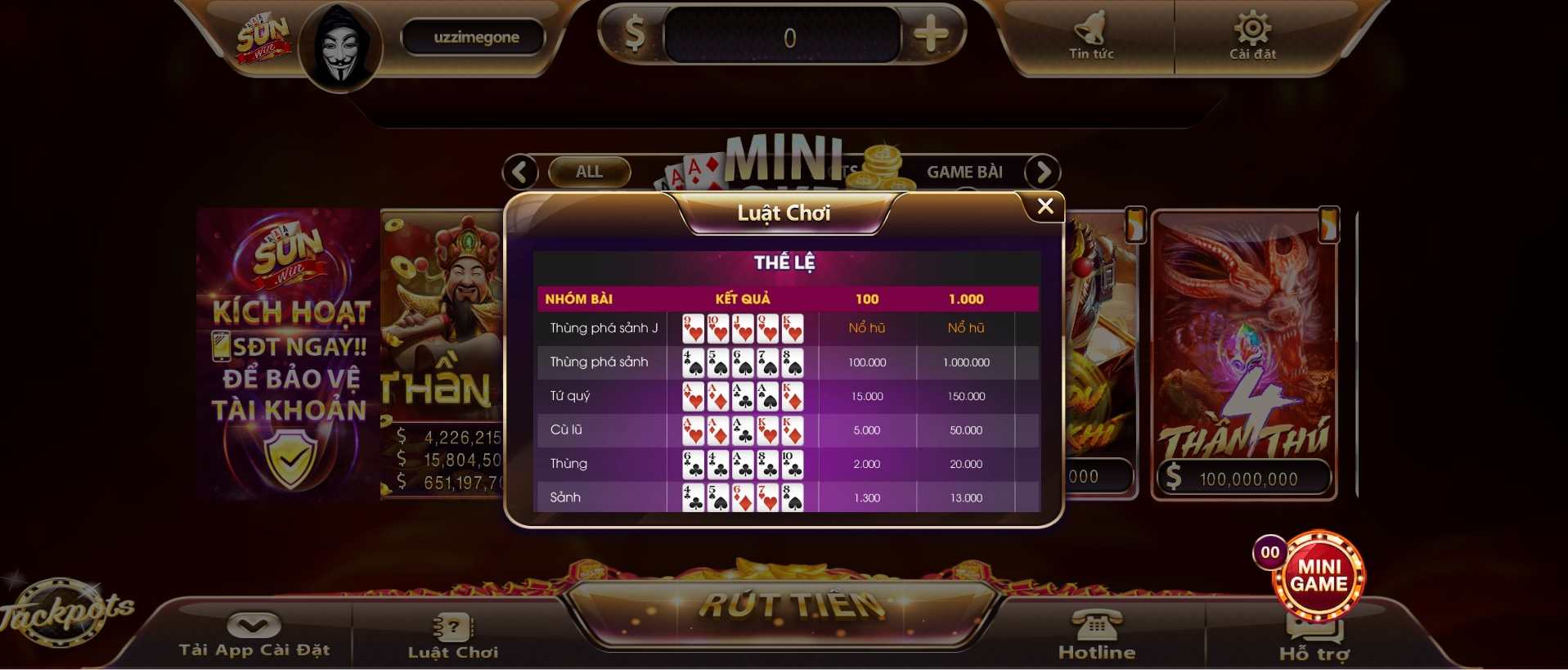Click the left arrow to browse game categories
1568x670 pixels.
(521, 172)
